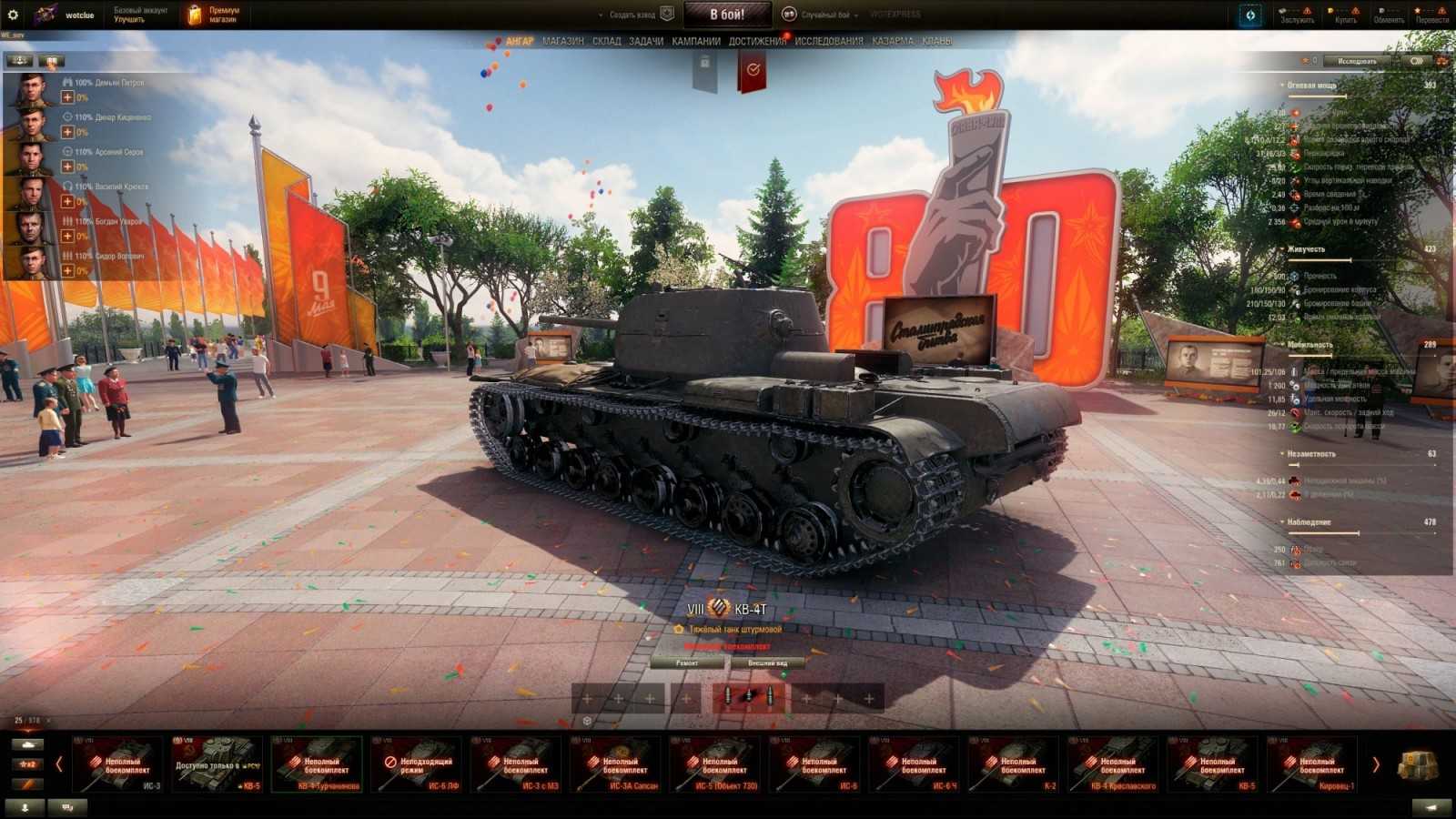Screen dimensions: 1456x819
Task: Open the ИССЛЕДОВАНИЯ menu item
Action: click(829, 40)
